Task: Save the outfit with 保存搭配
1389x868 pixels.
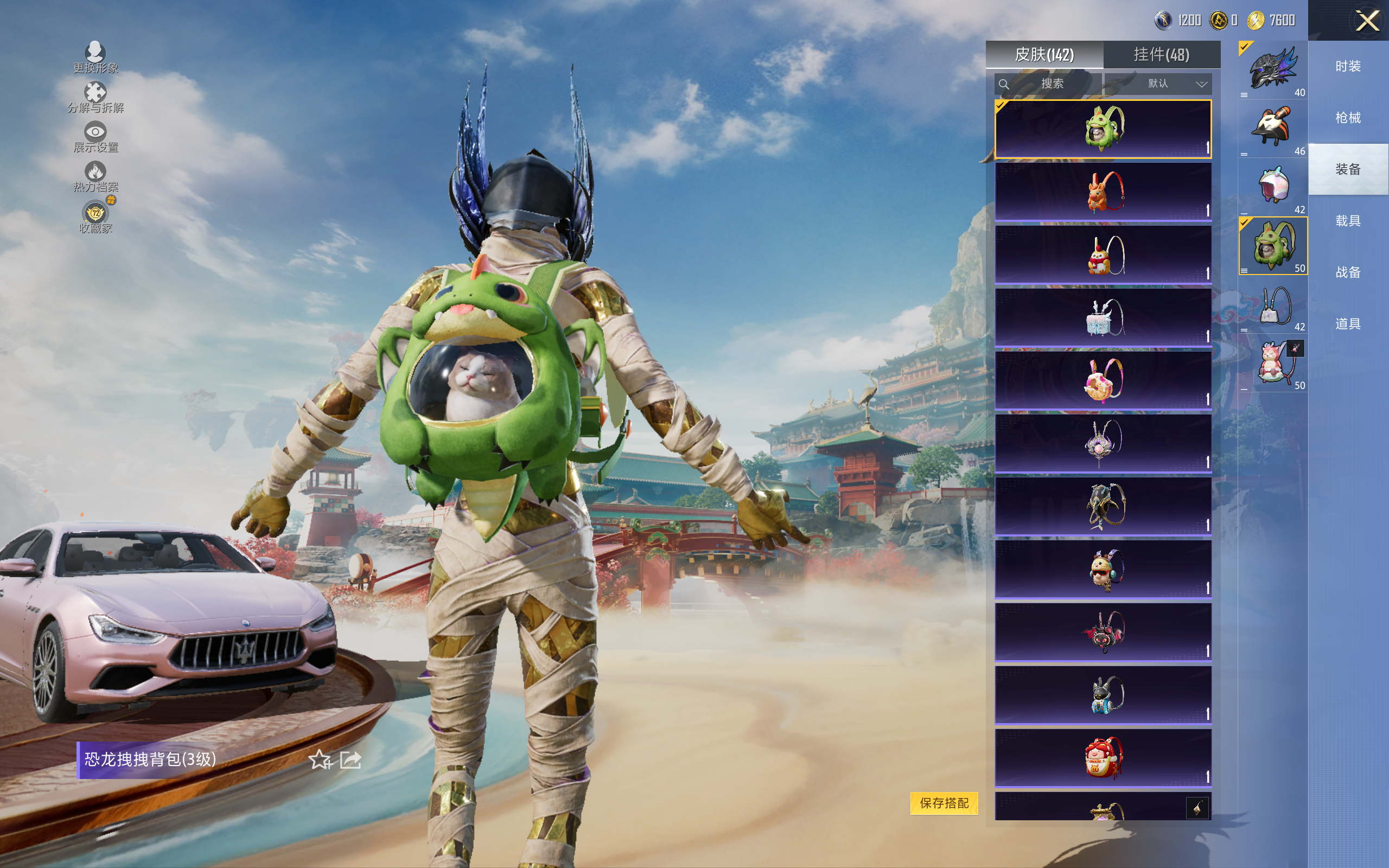Action: [x=944, y=803]
